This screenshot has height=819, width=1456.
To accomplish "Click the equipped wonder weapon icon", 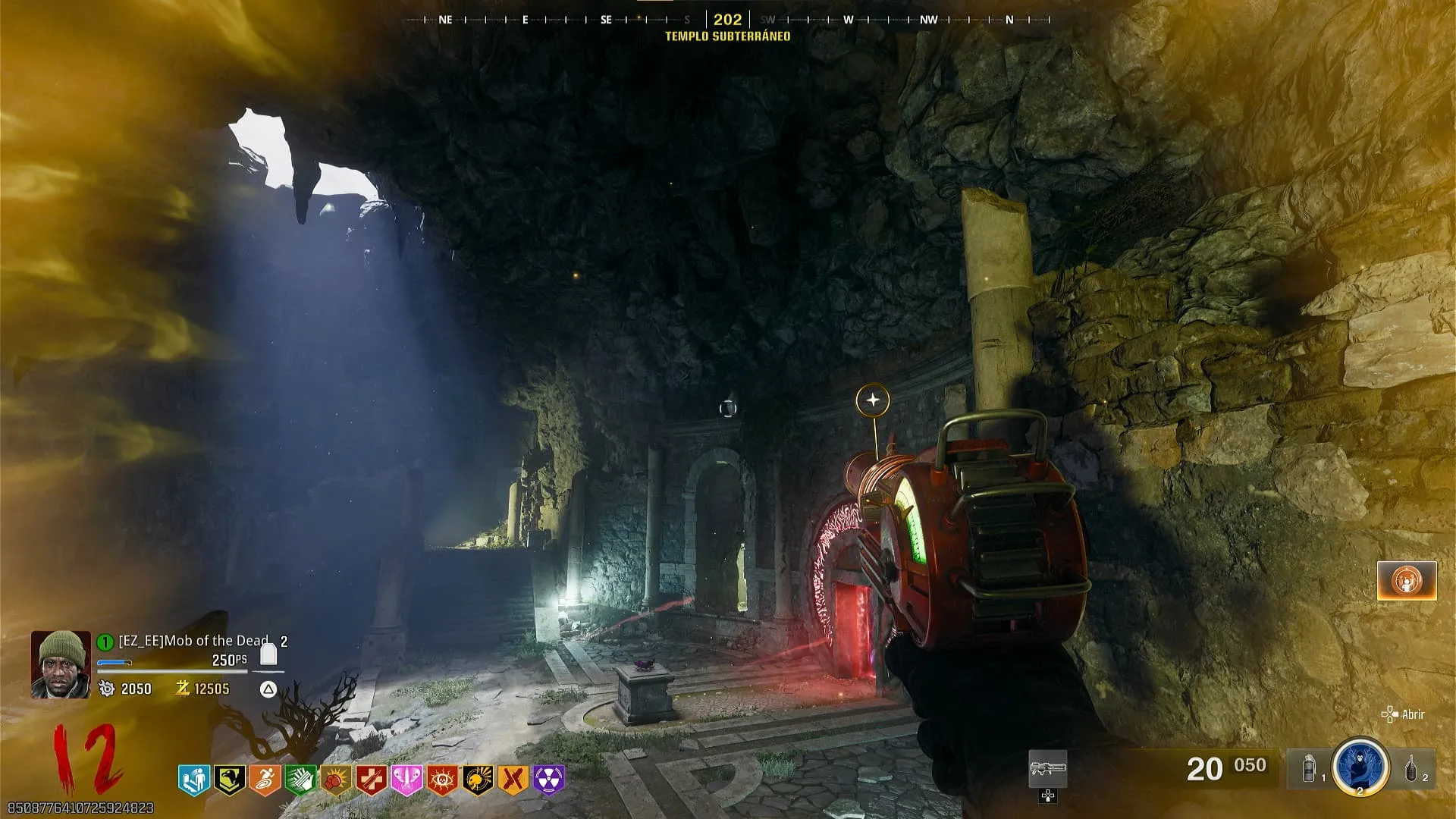I will pyautogui.click(x=1048, y=769).
